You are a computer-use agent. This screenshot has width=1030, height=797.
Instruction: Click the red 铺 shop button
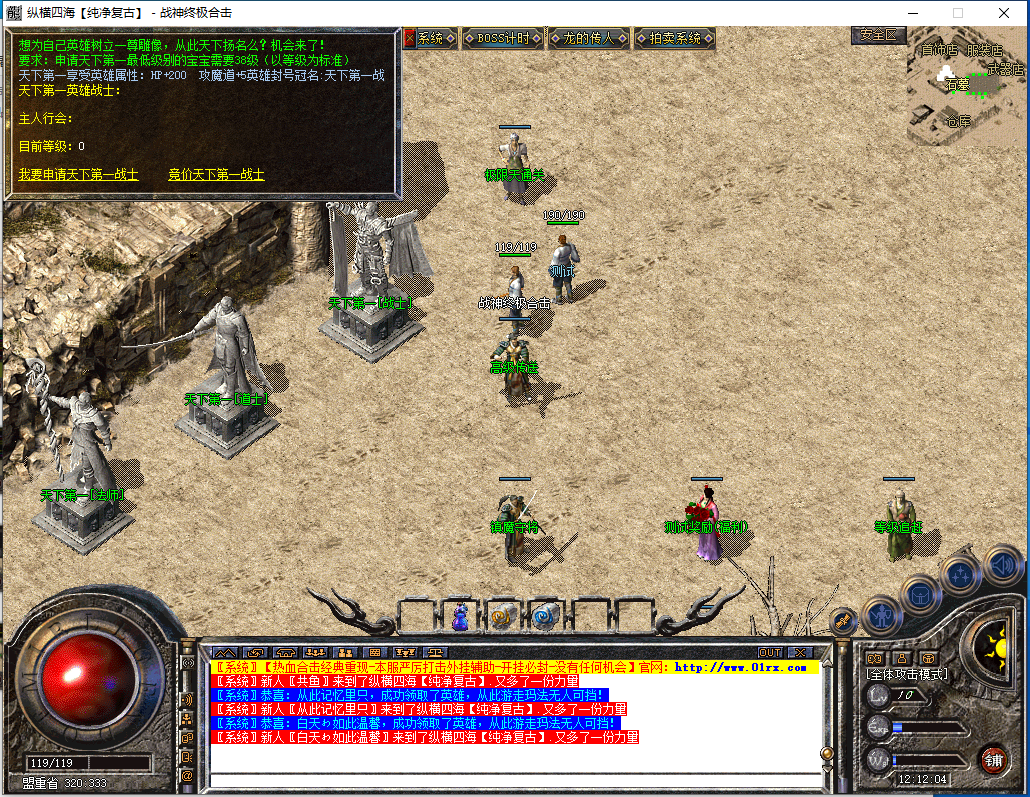tap(992, 759)
